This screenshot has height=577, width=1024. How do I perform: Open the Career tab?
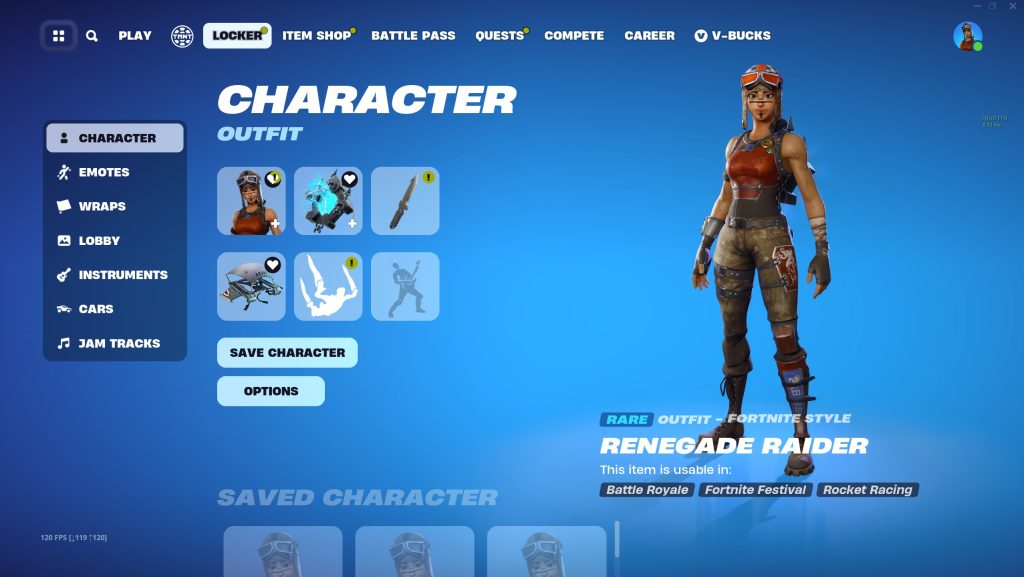tap(650, 36)
